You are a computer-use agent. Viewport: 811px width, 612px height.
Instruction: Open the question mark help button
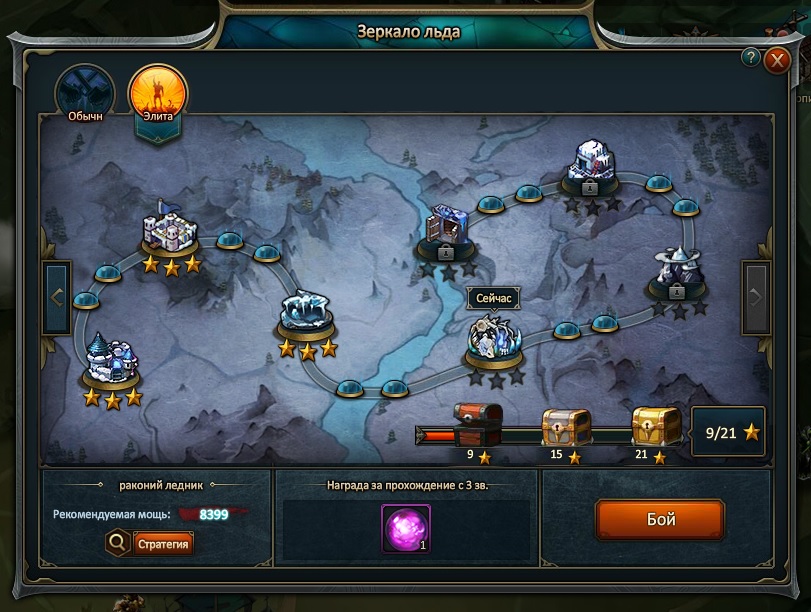750,58
